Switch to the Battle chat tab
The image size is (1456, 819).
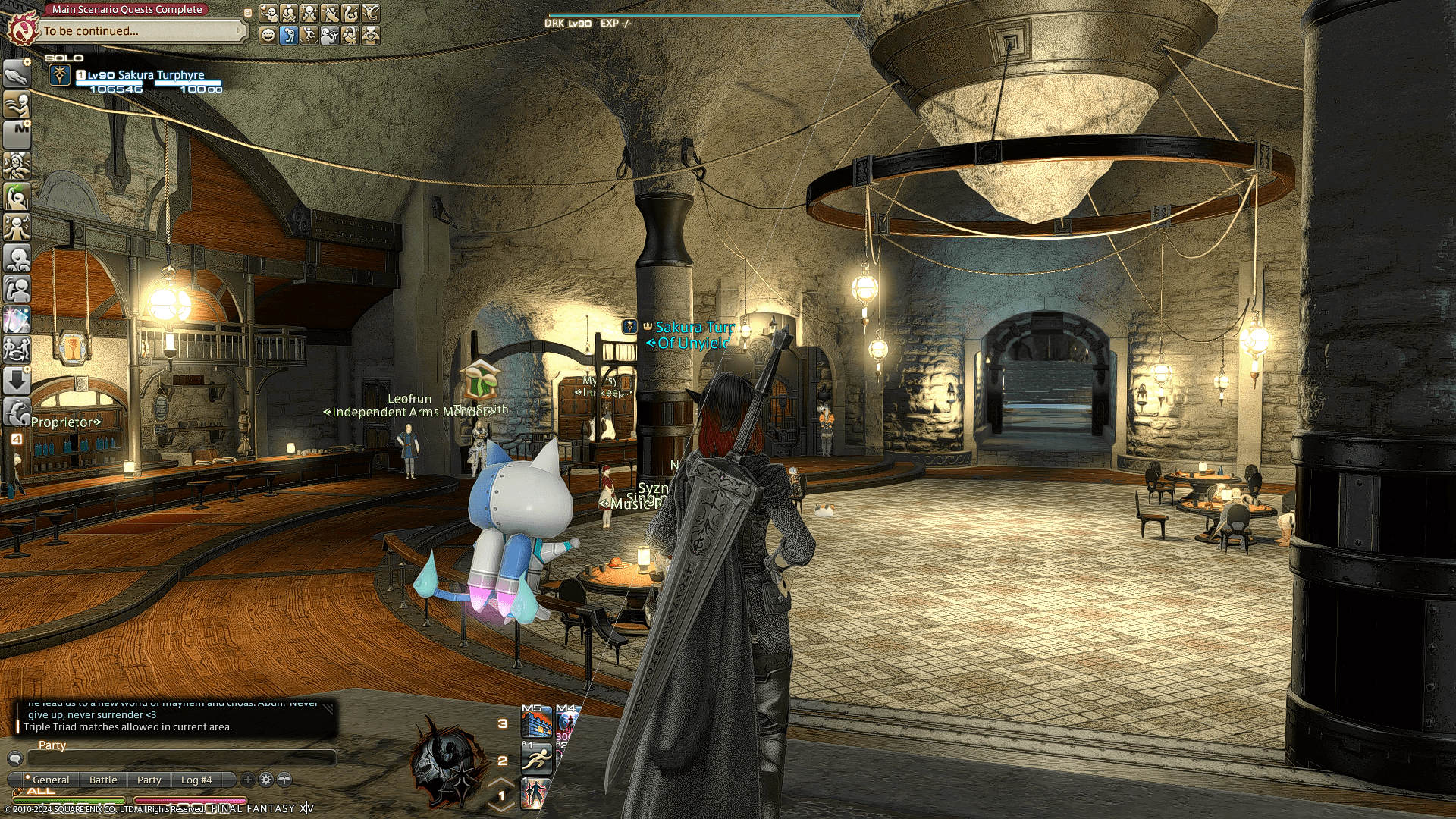click(103, 780)
